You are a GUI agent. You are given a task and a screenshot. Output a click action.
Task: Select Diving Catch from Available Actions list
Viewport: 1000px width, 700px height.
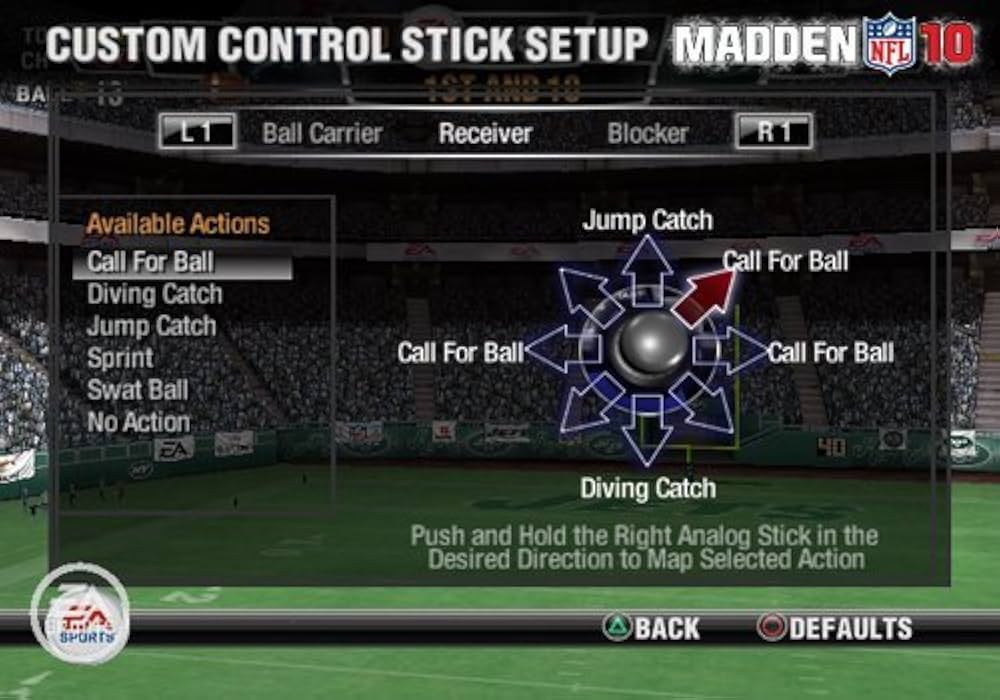pyautogui.click(x=155, y=295)
